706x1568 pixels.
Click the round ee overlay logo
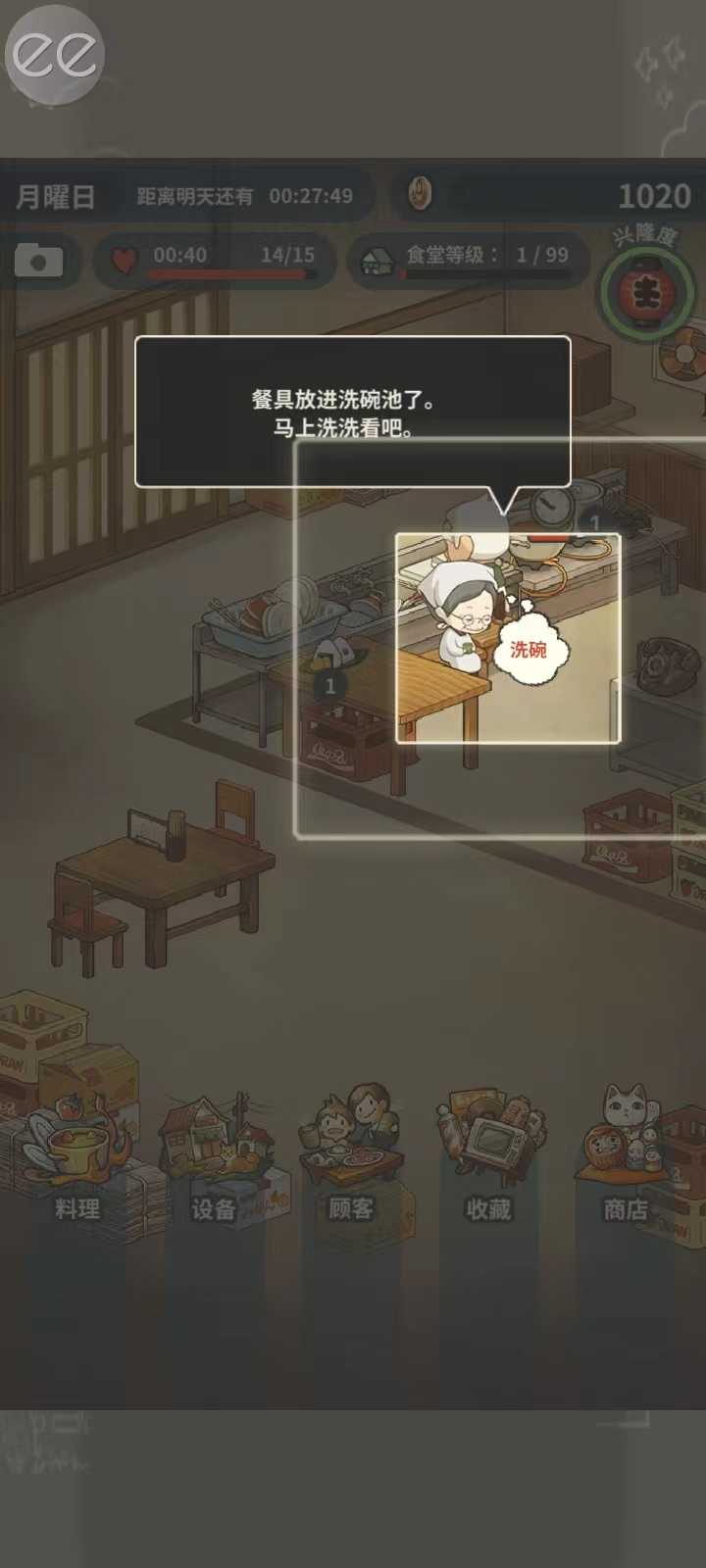(x=55, y=55)
